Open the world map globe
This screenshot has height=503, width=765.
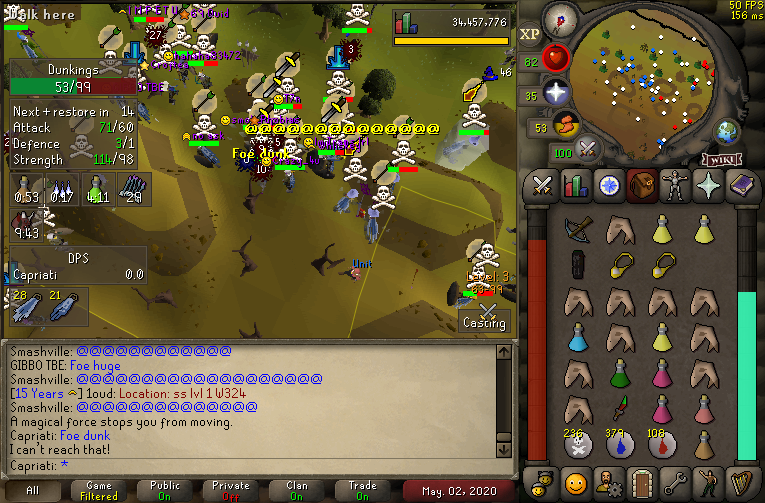click(727, 131)
